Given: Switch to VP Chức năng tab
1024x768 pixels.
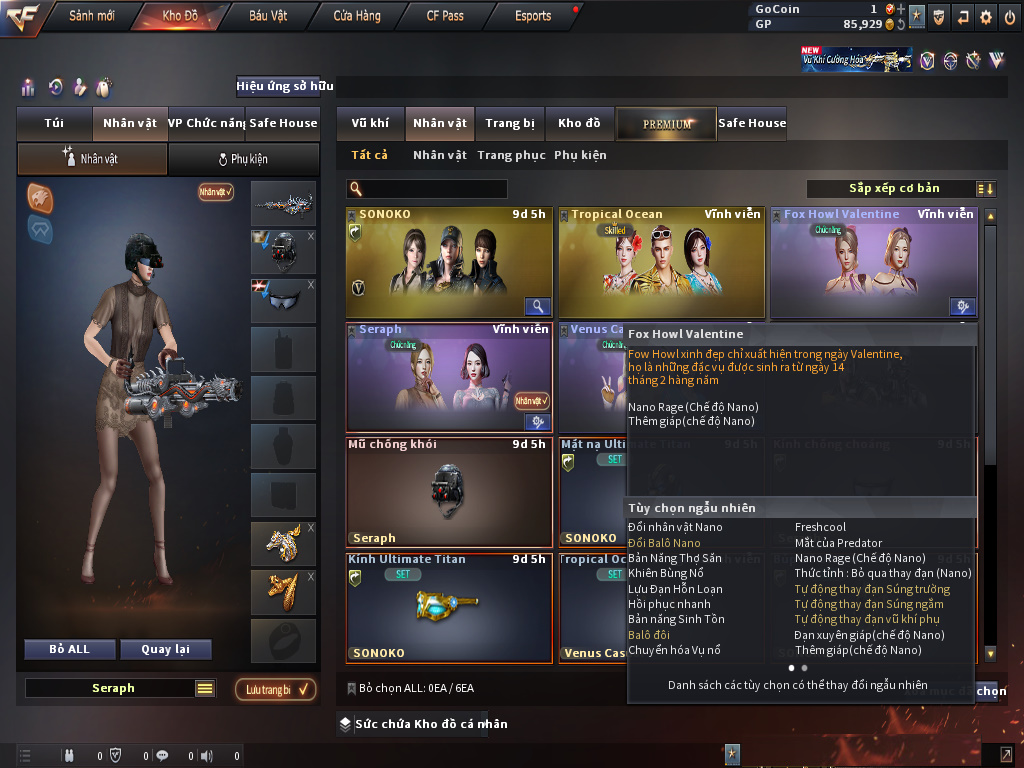Looking at the screenshot, I should pos(206,123).
